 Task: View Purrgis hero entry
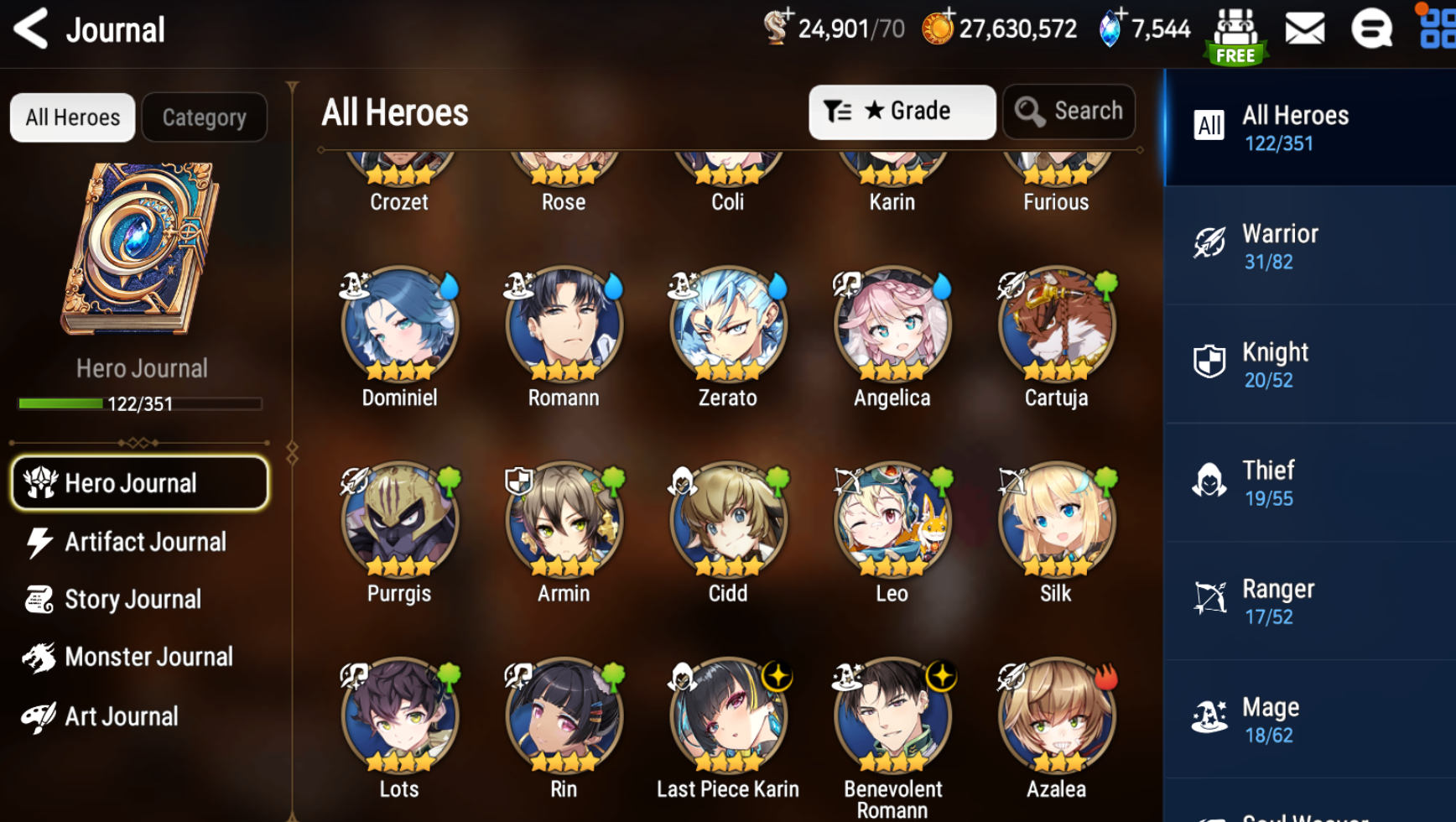point(399,520)
